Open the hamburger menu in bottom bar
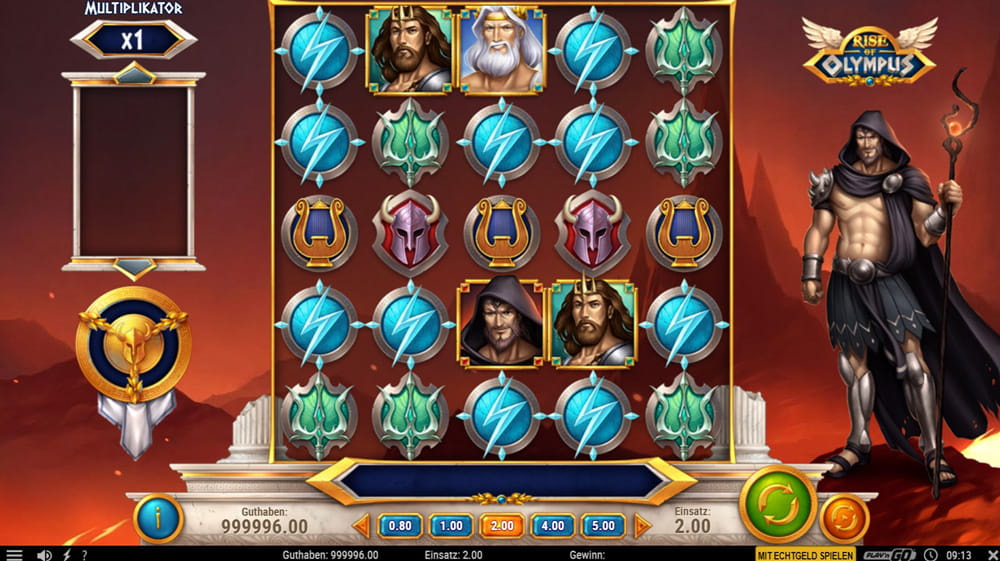Image resolution: width=1000 pixels, height=561 pixels. [14, 554]
